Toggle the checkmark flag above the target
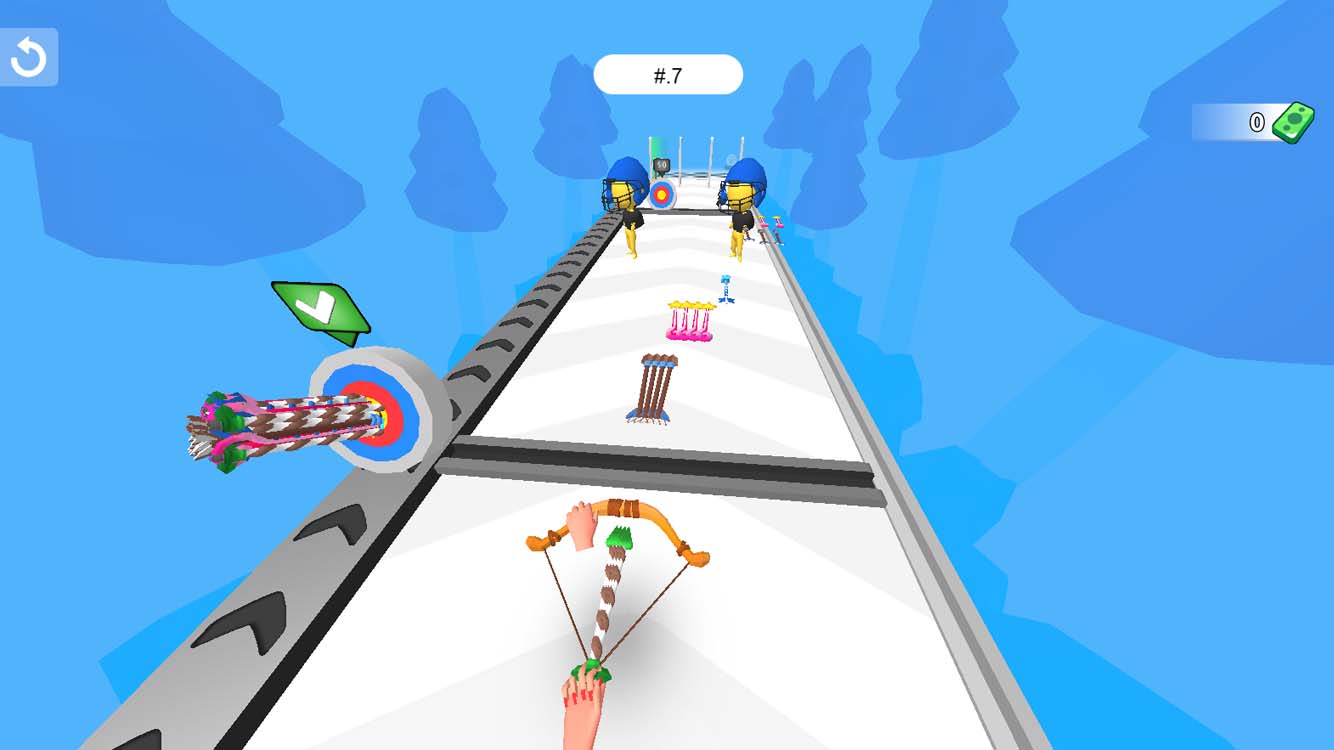 click(320, 308)
